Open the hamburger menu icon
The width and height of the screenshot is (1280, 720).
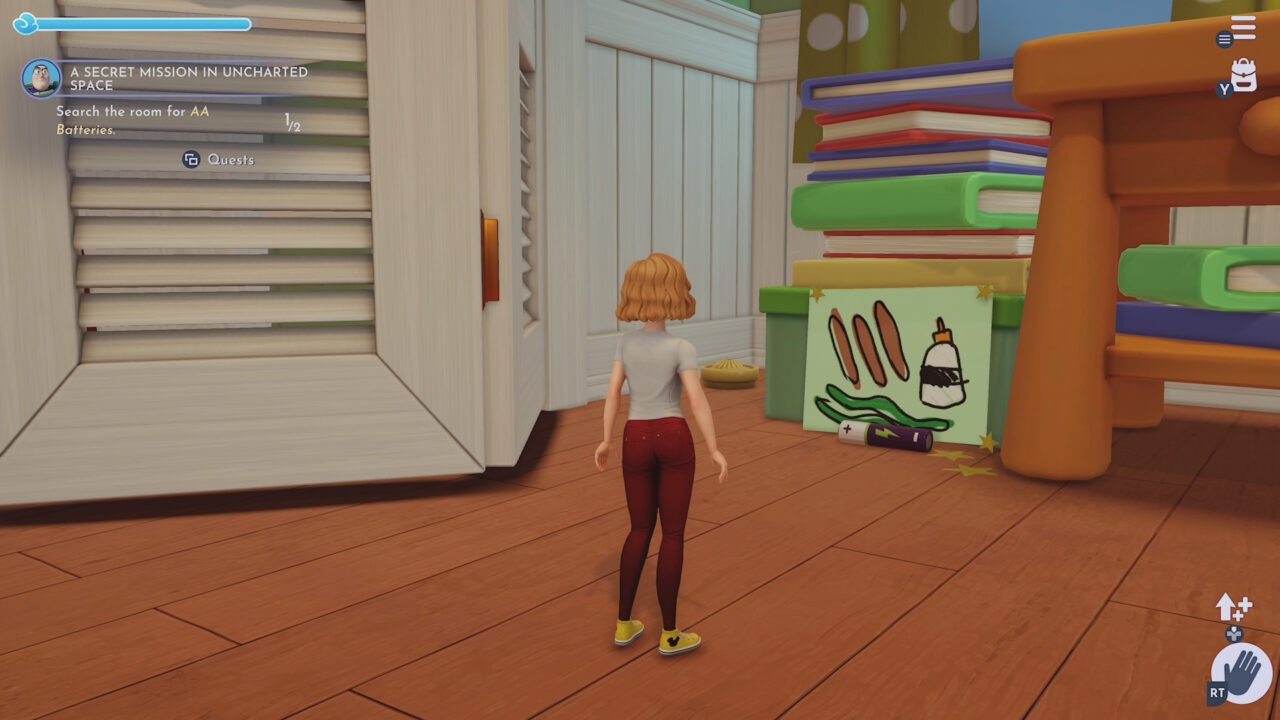[1243, 28]
